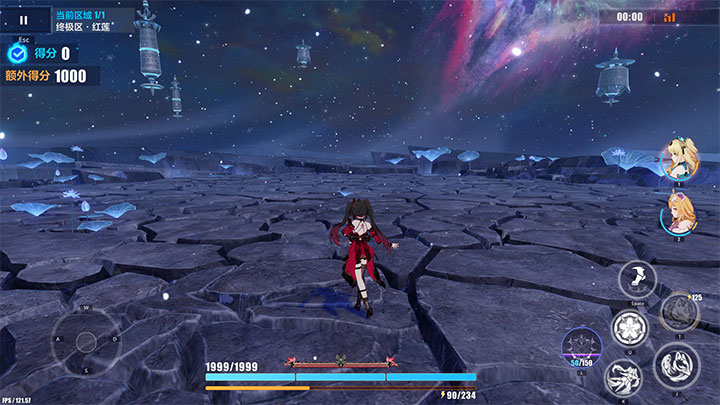Screen dimensions: 720x405
Task: Use the cherry blossom emblem skill
Action: (630, 328)
